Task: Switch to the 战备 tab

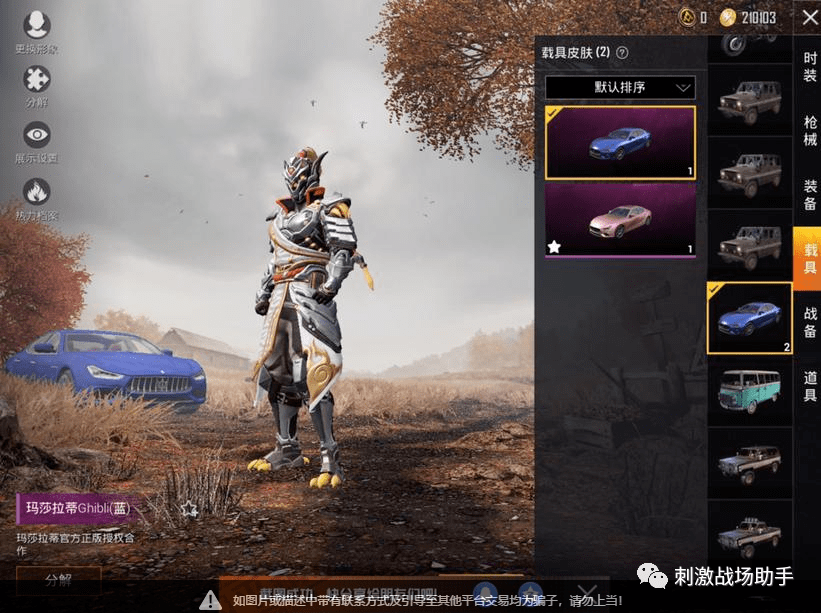Action: 809,322
